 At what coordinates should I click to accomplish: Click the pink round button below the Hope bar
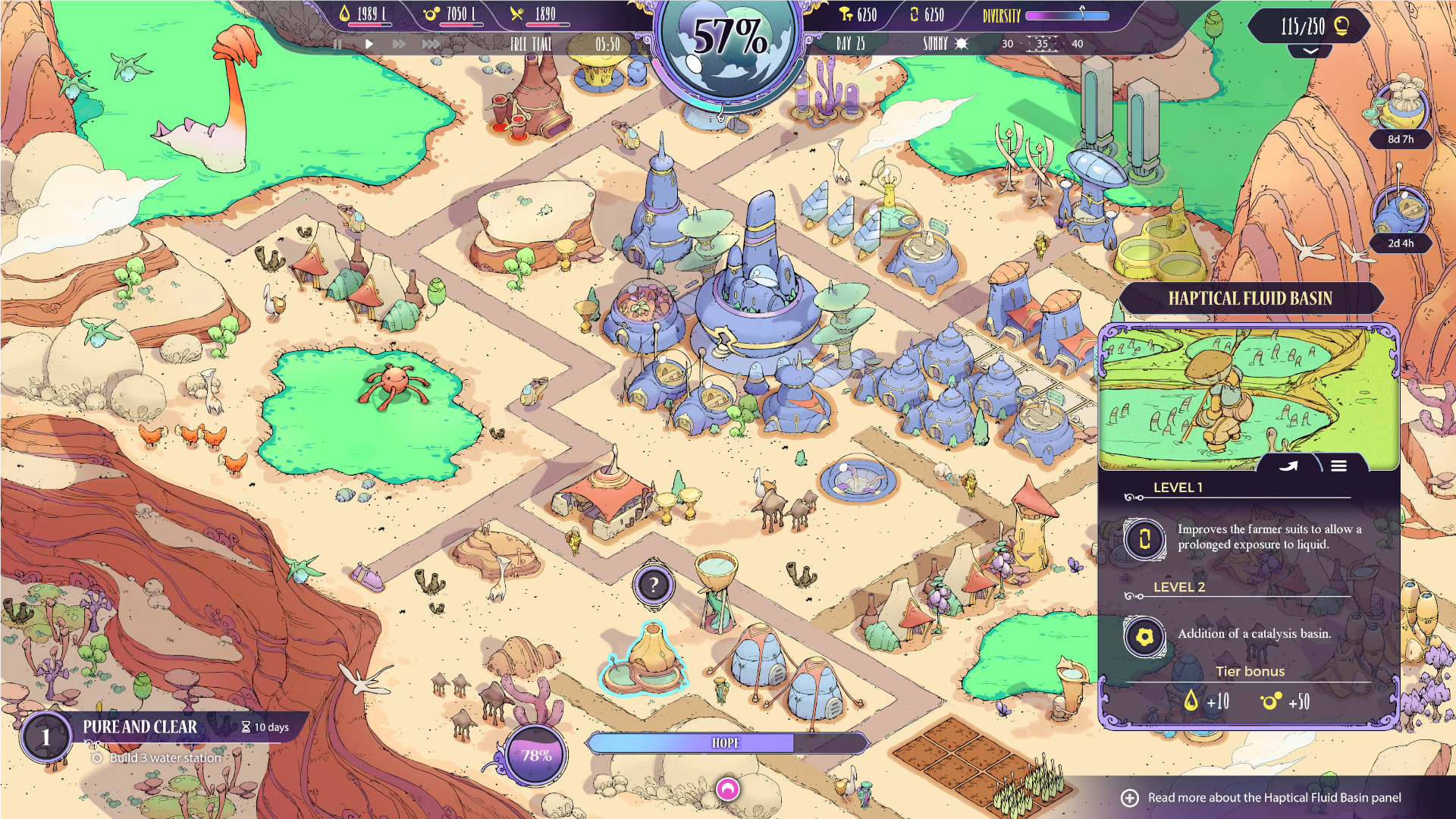click(727, 789)
